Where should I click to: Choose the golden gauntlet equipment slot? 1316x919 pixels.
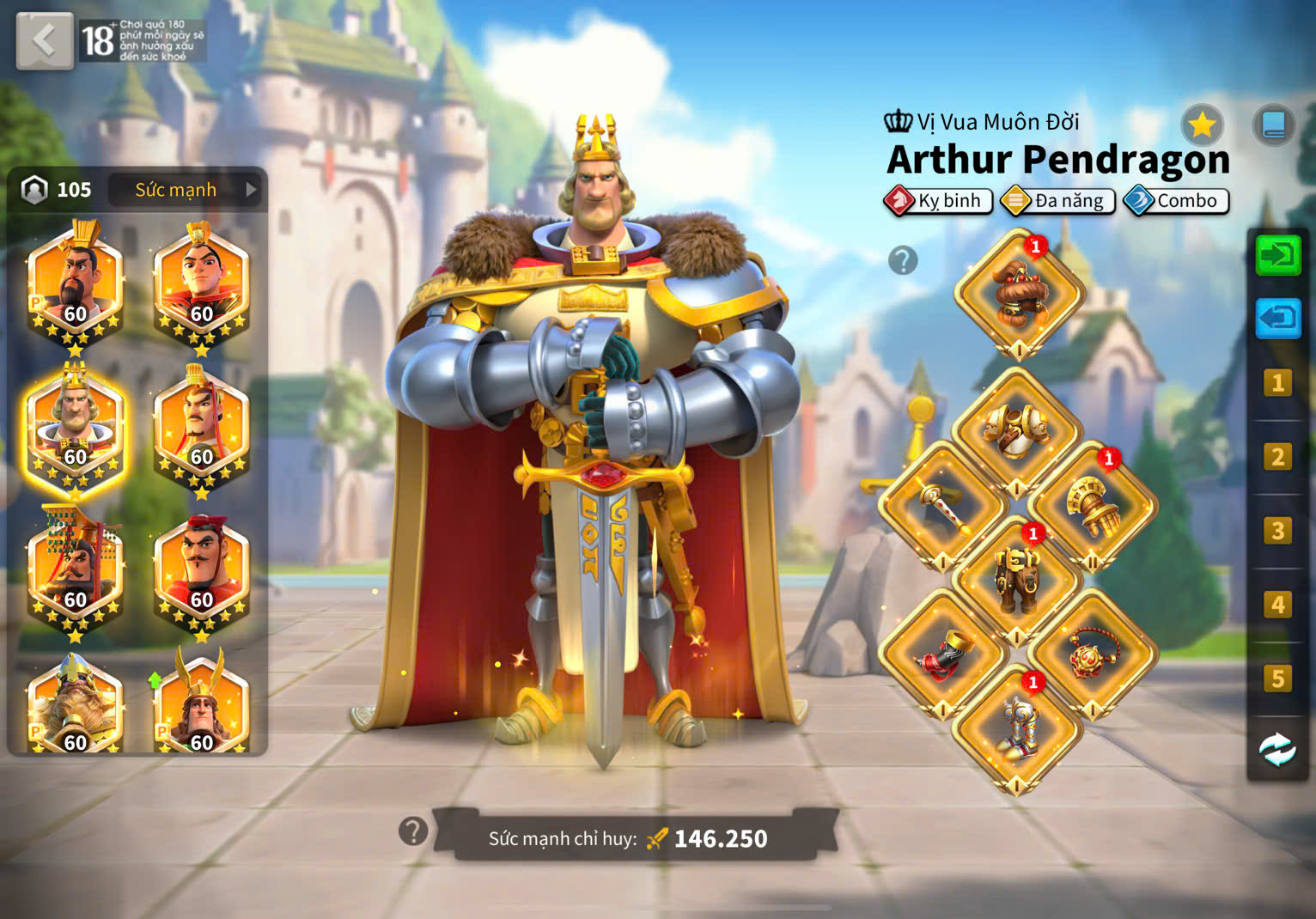pos(1092,506)
